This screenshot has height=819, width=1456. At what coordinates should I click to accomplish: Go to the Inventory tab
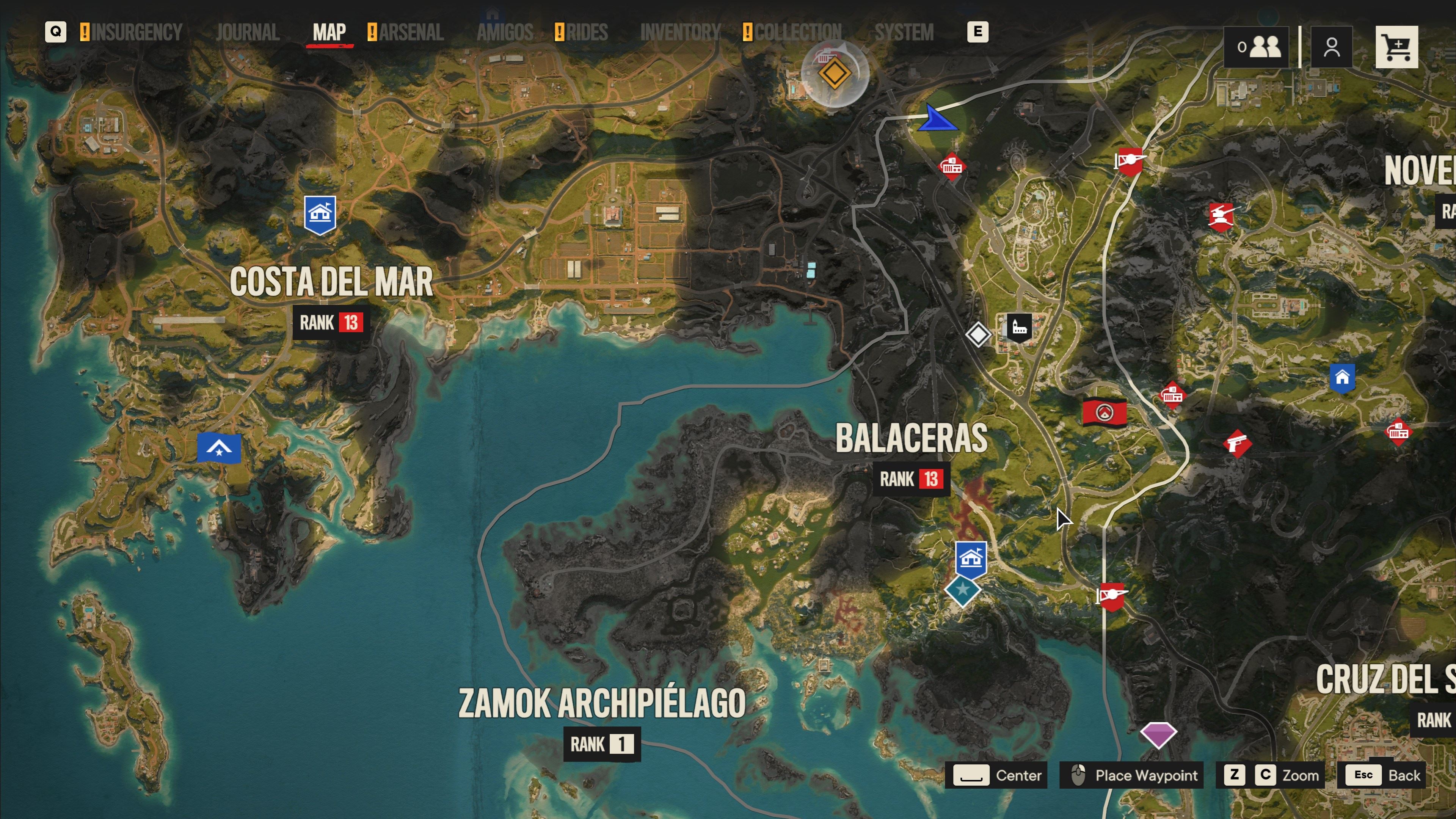(680, 32)
